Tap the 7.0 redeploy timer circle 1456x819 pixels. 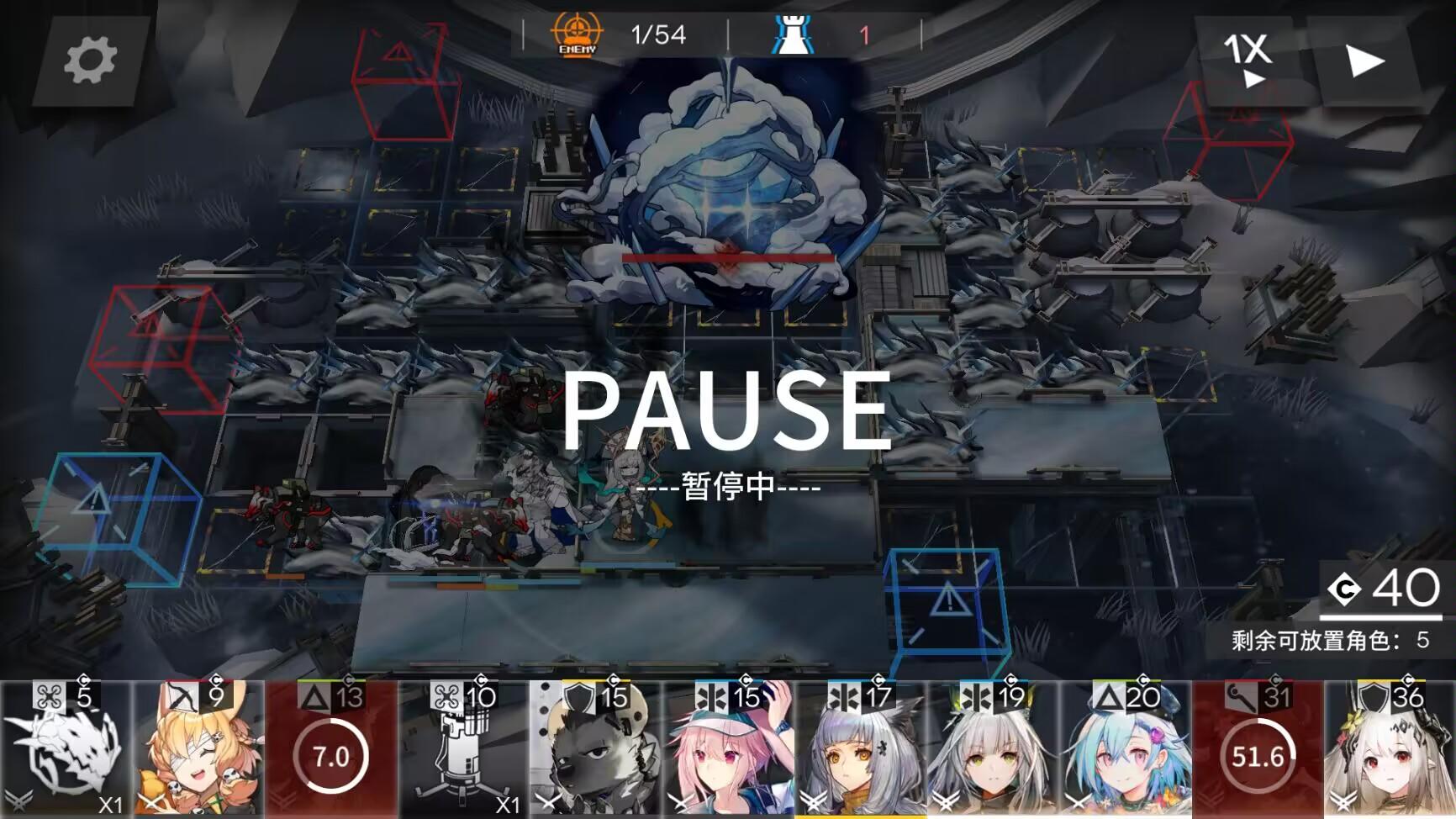click(330, 755)
